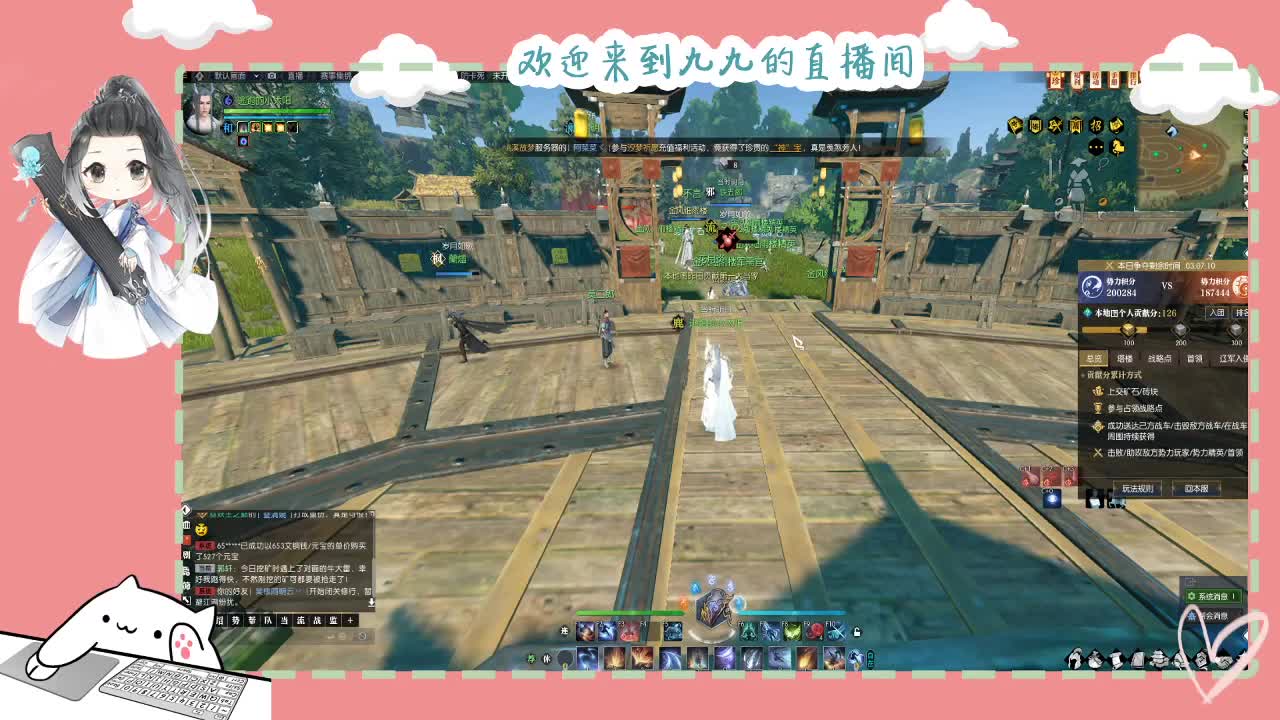Select 直播 in the top menu bar
This screenshot has height=720, width=1280.
click(294, 76)
